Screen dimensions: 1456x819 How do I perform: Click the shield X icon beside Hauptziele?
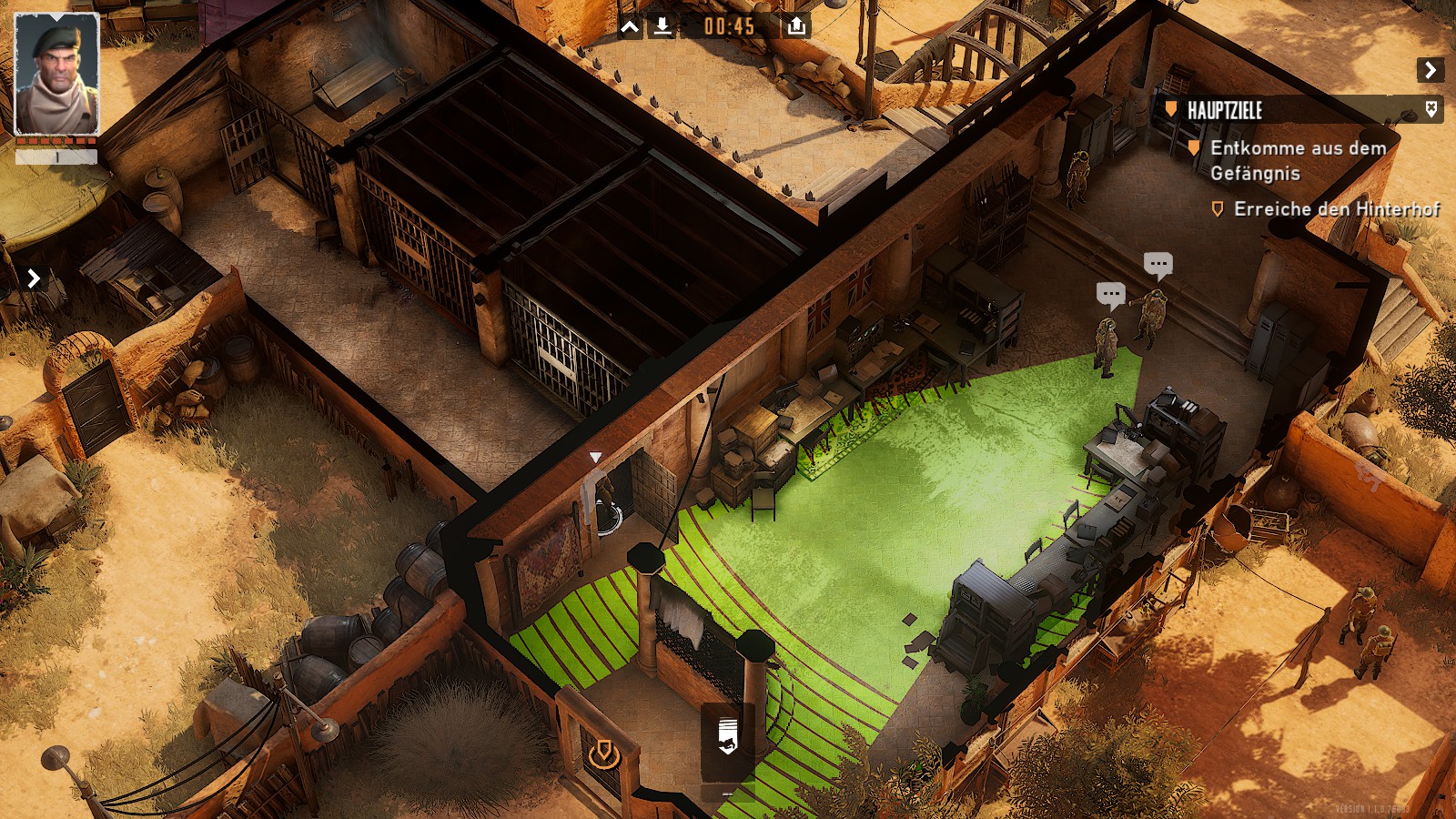1431,110
